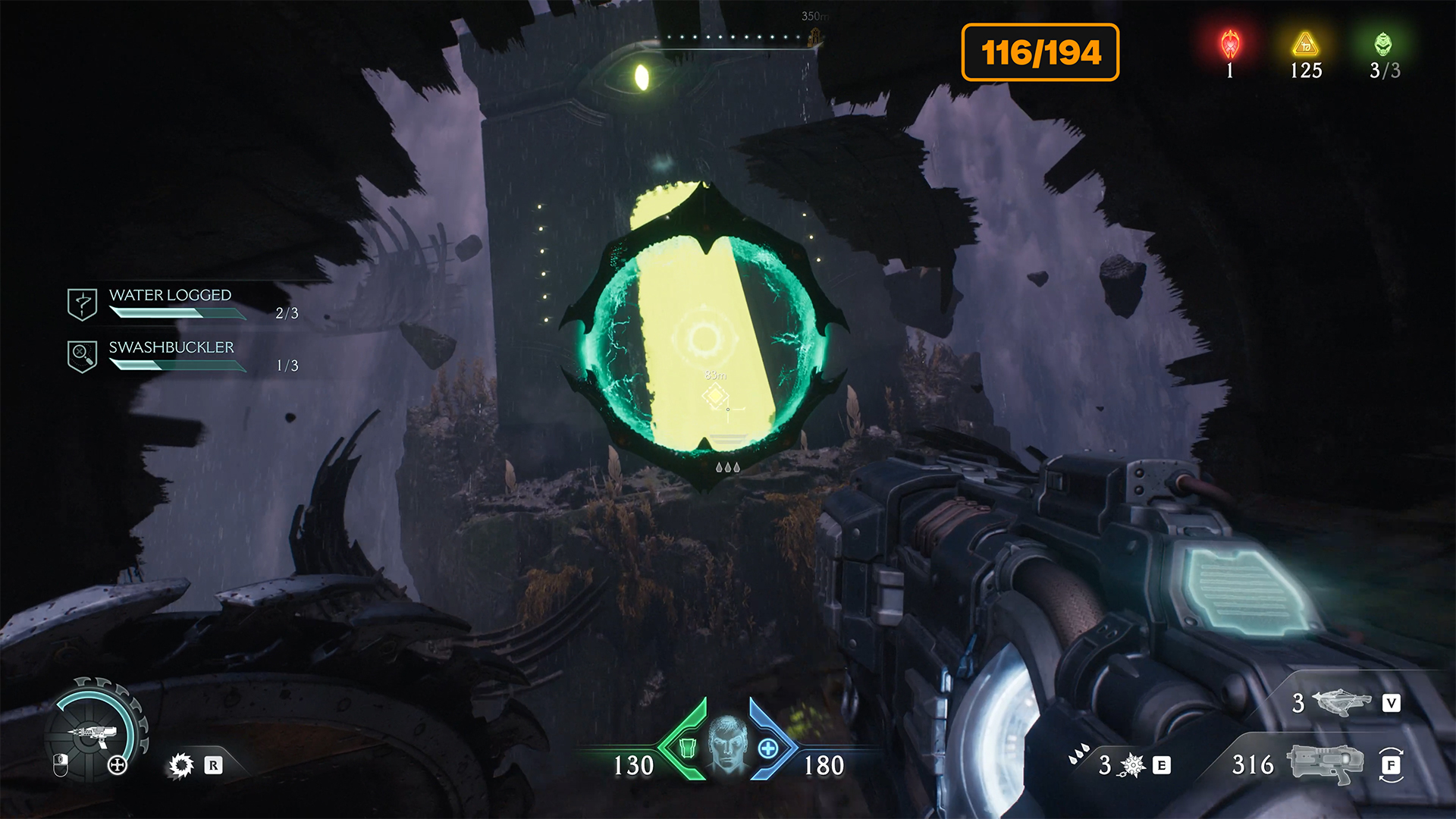Click the Slayer face portrait
1456x819 pixels.
(727, 742)
